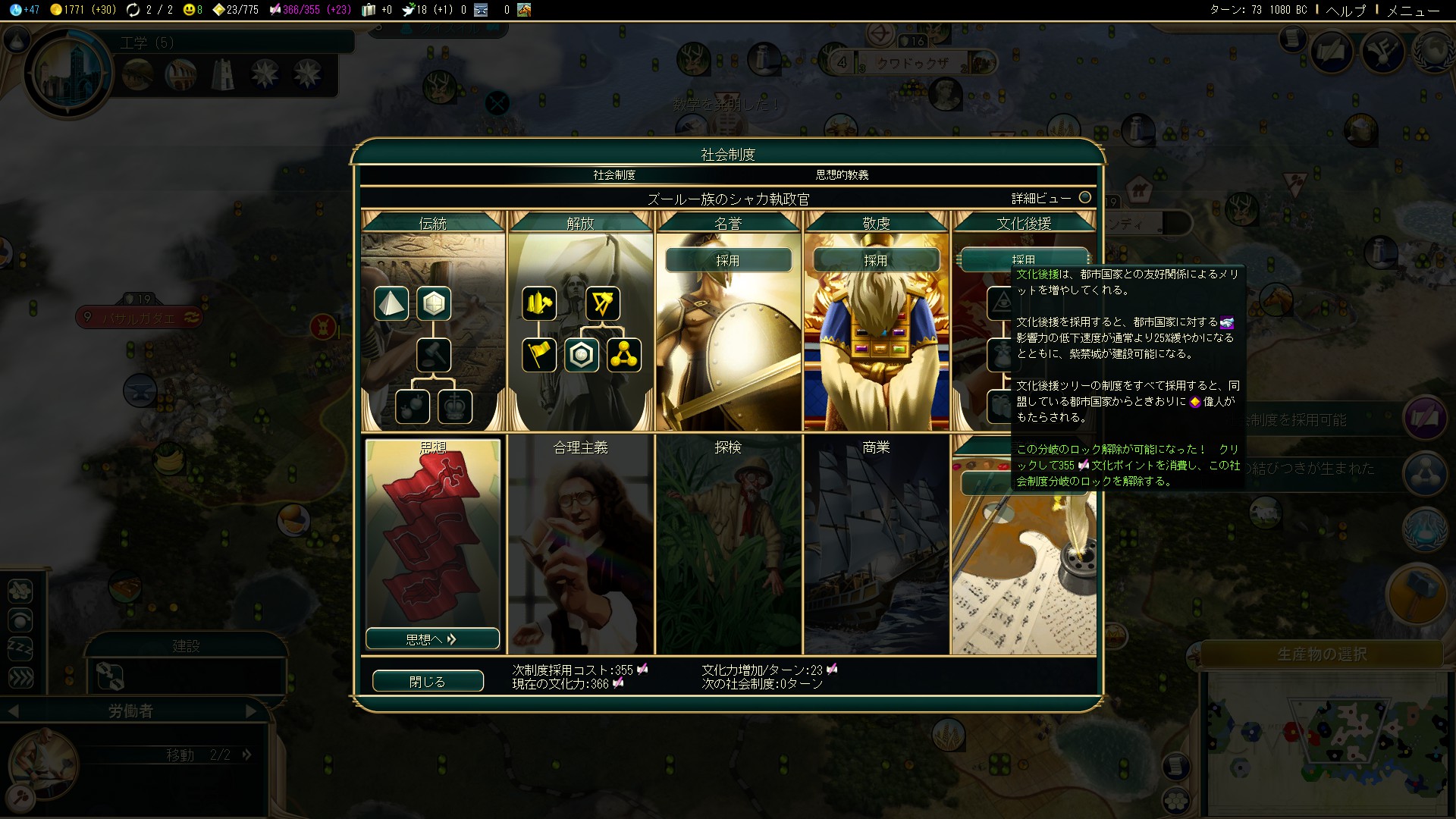This screenshot has width=1456, height=819.
Task: Adopt the Honor (名誉) policy tree
Action: coord(728,260)
